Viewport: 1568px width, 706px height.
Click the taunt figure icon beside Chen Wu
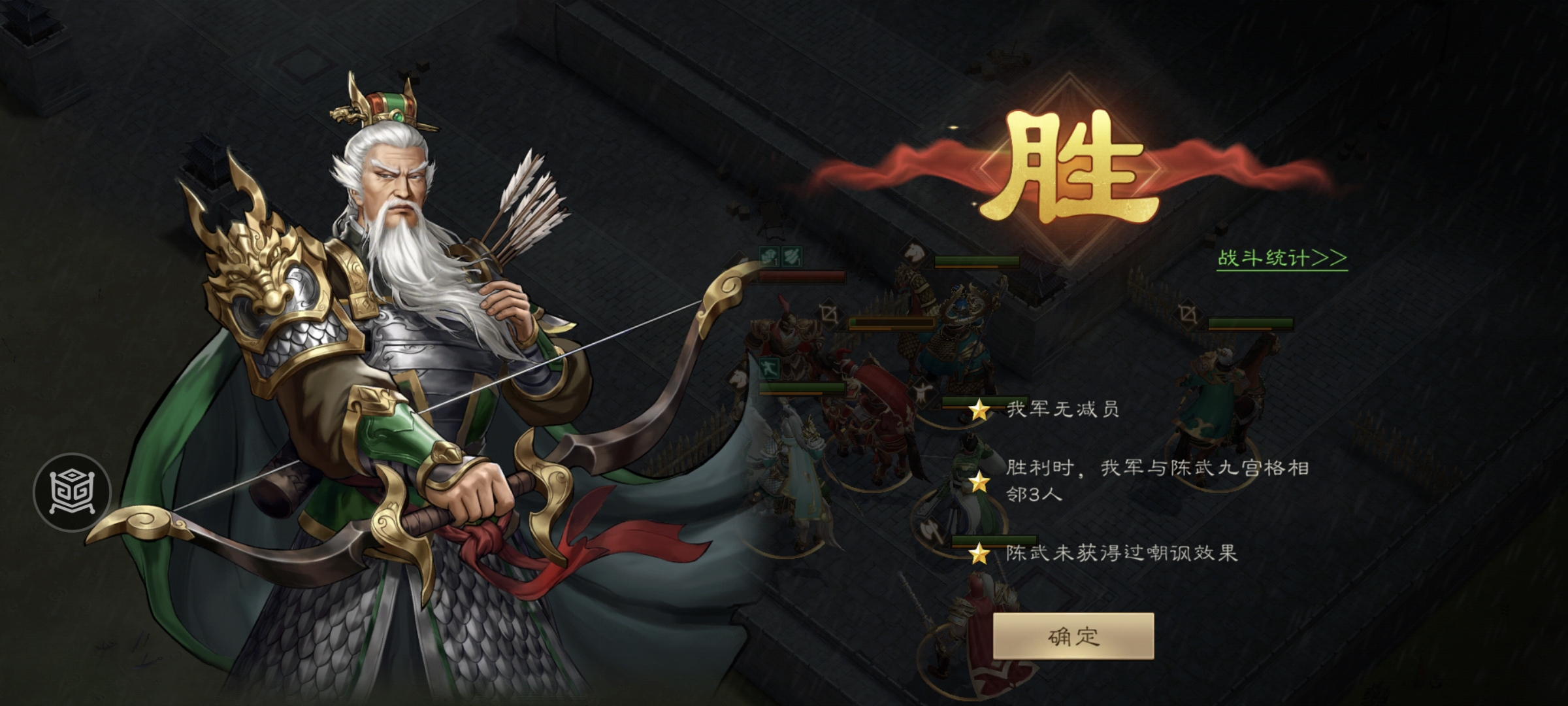point(922,392)
